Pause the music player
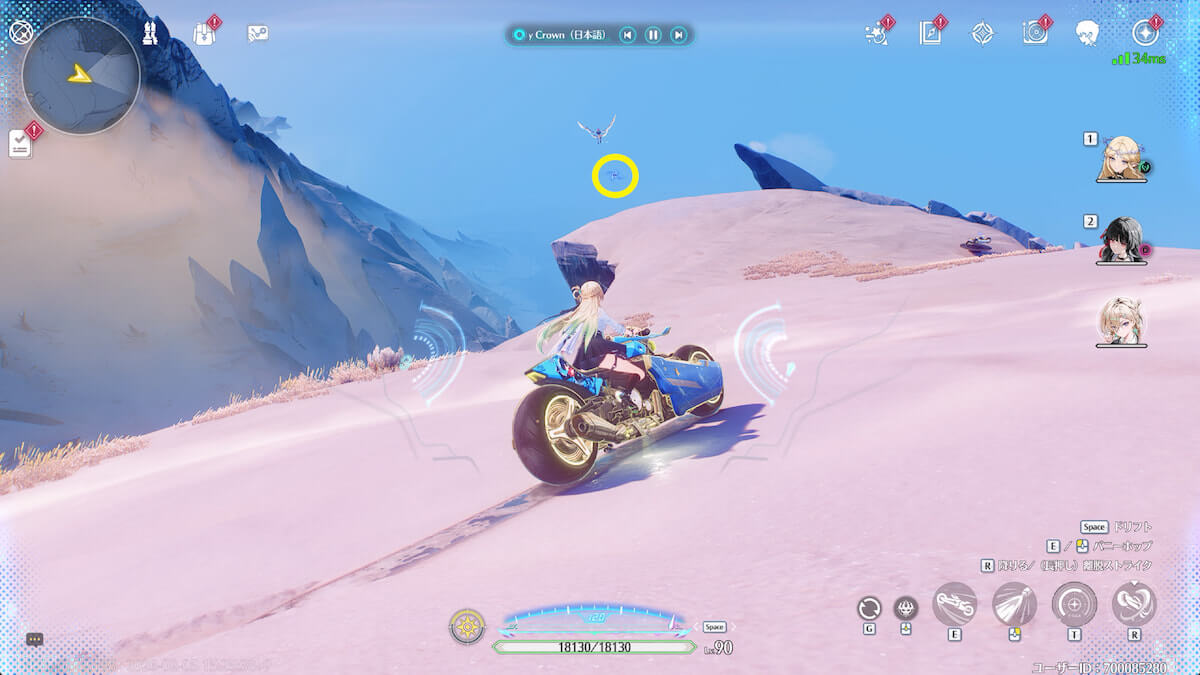Viewport: 1200px width, 675px height. click(653, 36)
